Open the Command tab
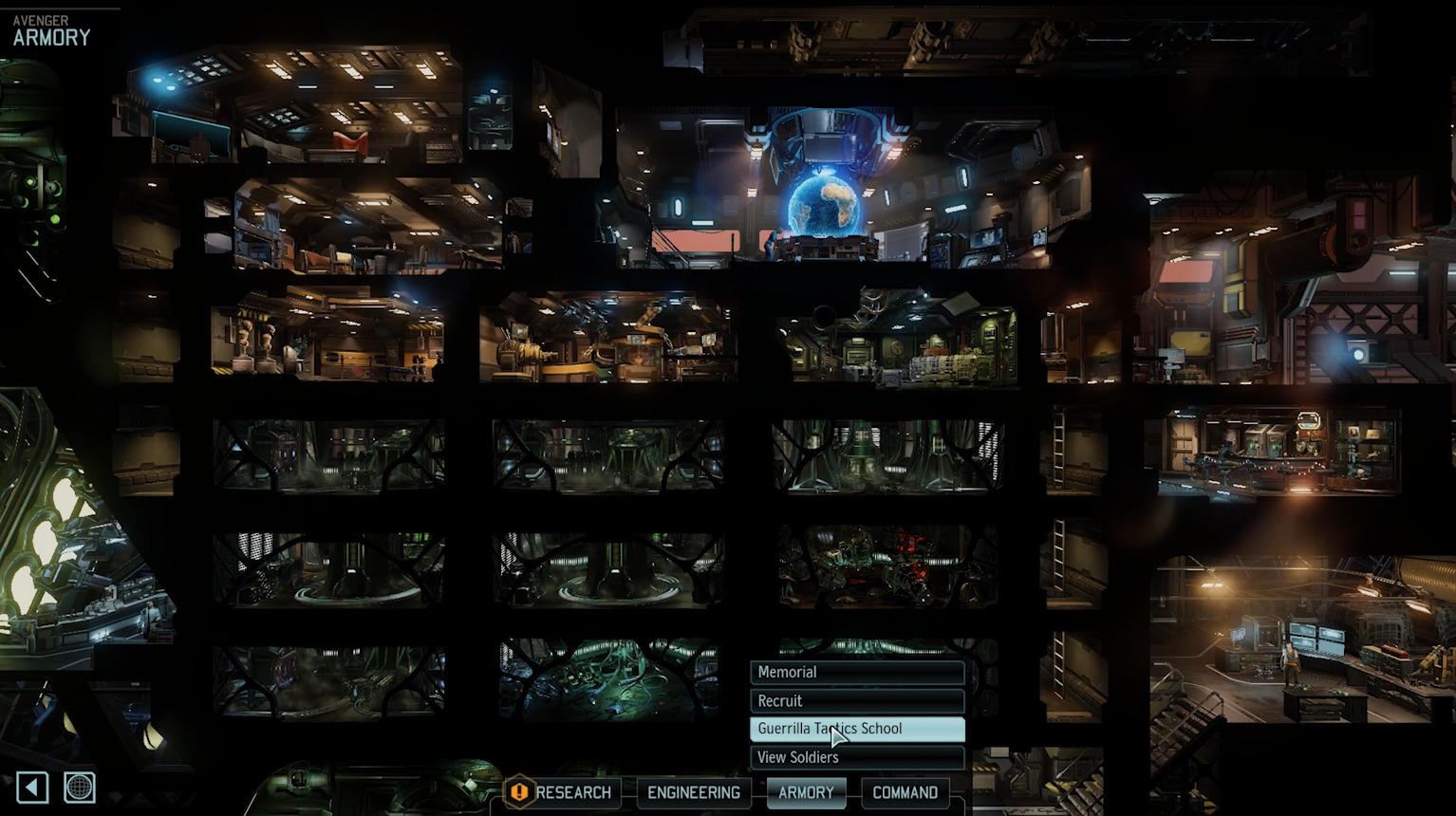Viewport: 1456px width, 816px height. click(905, 792)
